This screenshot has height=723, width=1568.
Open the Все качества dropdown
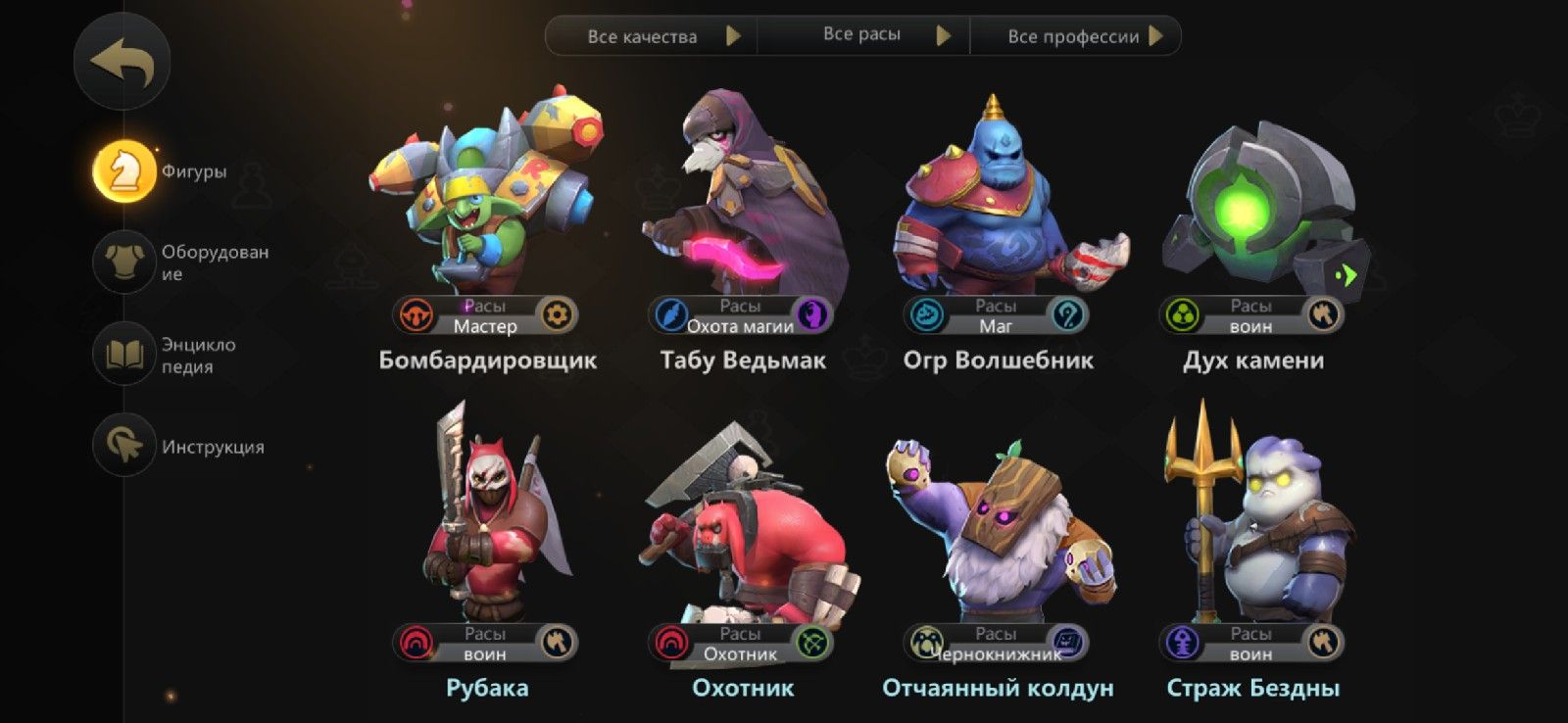[x=653, y=37]
